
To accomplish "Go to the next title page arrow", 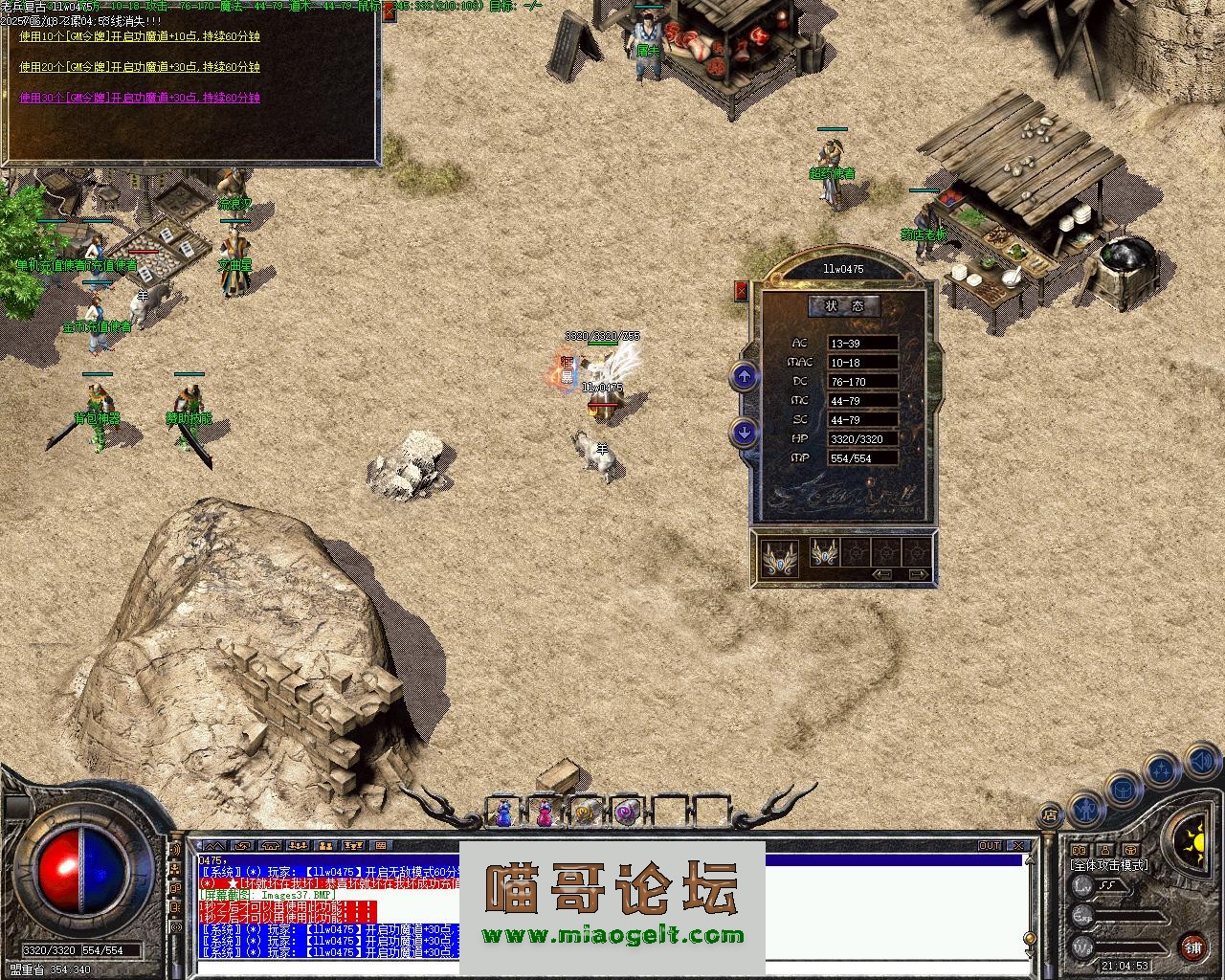I will point(917,574).
